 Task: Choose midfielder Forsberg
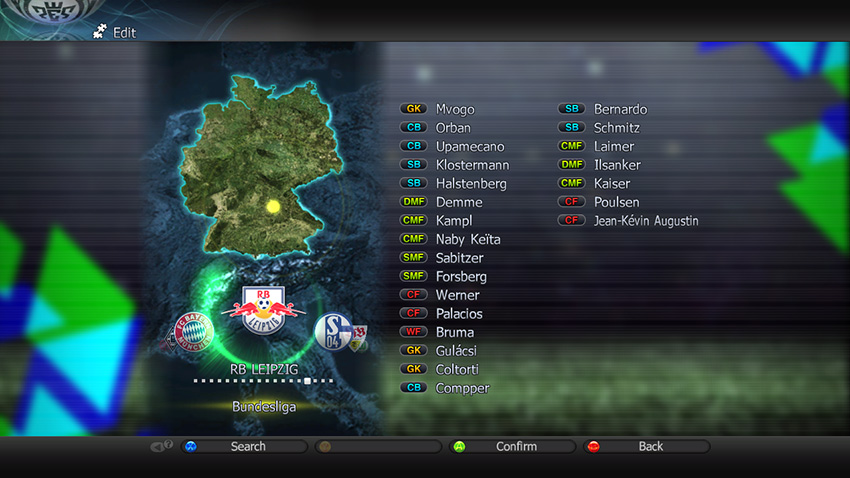coord(461,277)
